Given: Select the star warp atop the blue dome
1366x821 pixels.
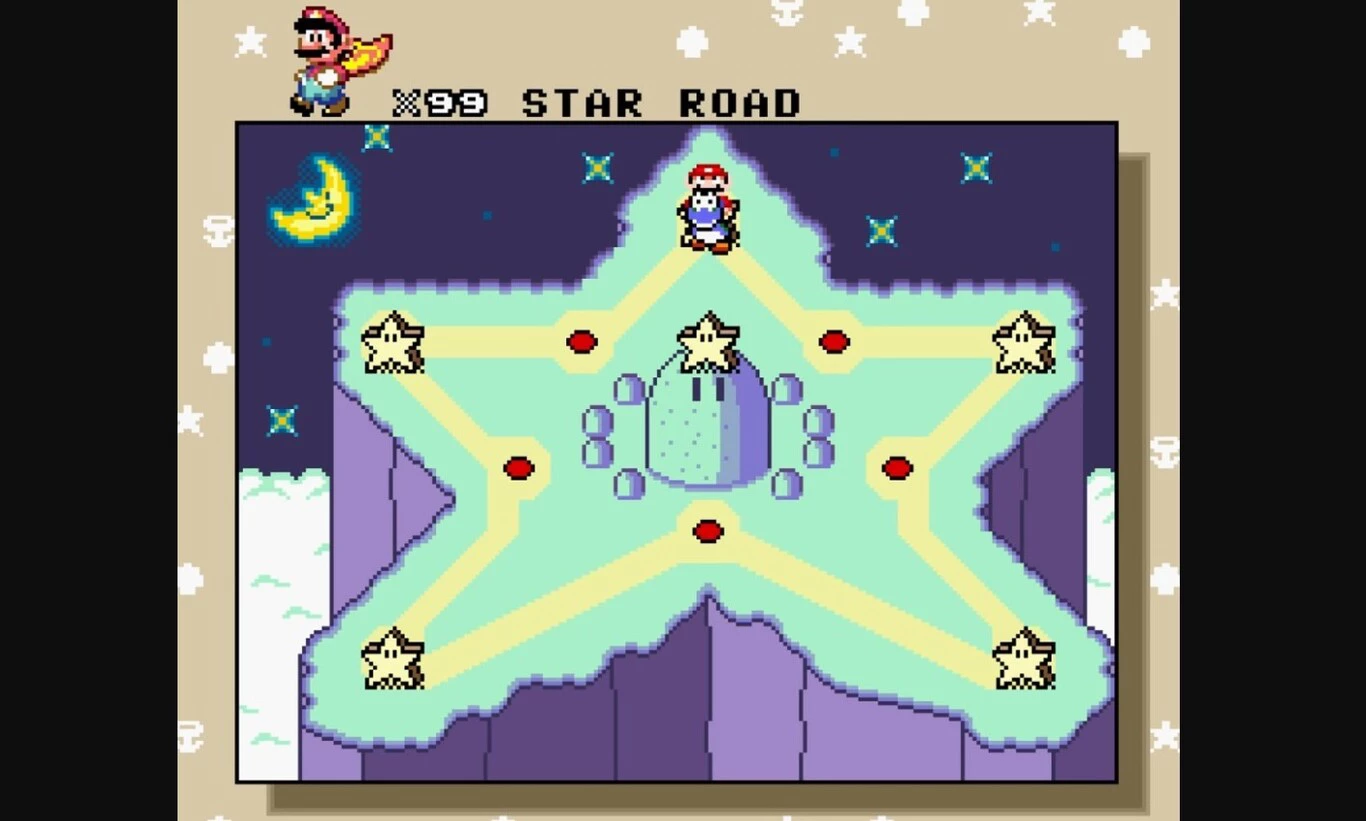Looking at the screenshot, I should (x=708, y=343).
